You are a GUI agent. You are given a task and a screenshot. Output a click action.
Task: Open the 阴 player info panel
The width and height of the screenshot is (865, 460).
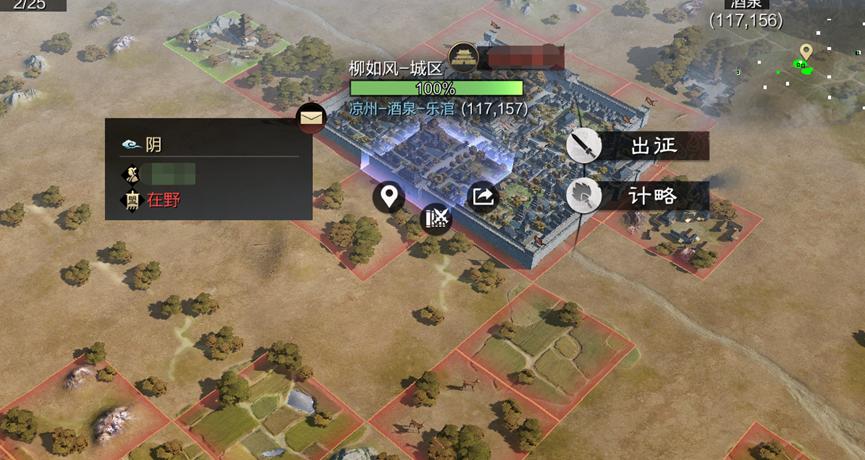208,144
